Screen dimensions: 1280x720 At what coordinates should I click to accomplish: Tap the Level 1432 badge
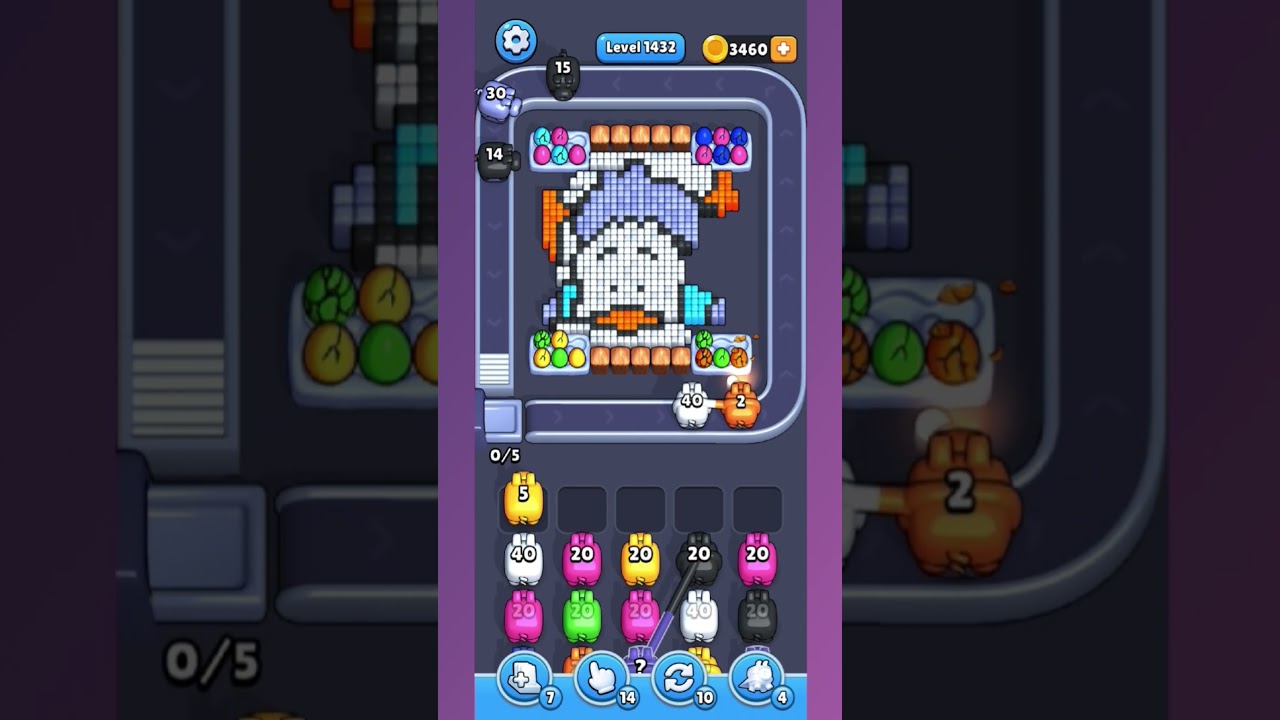tap(639, 46)
